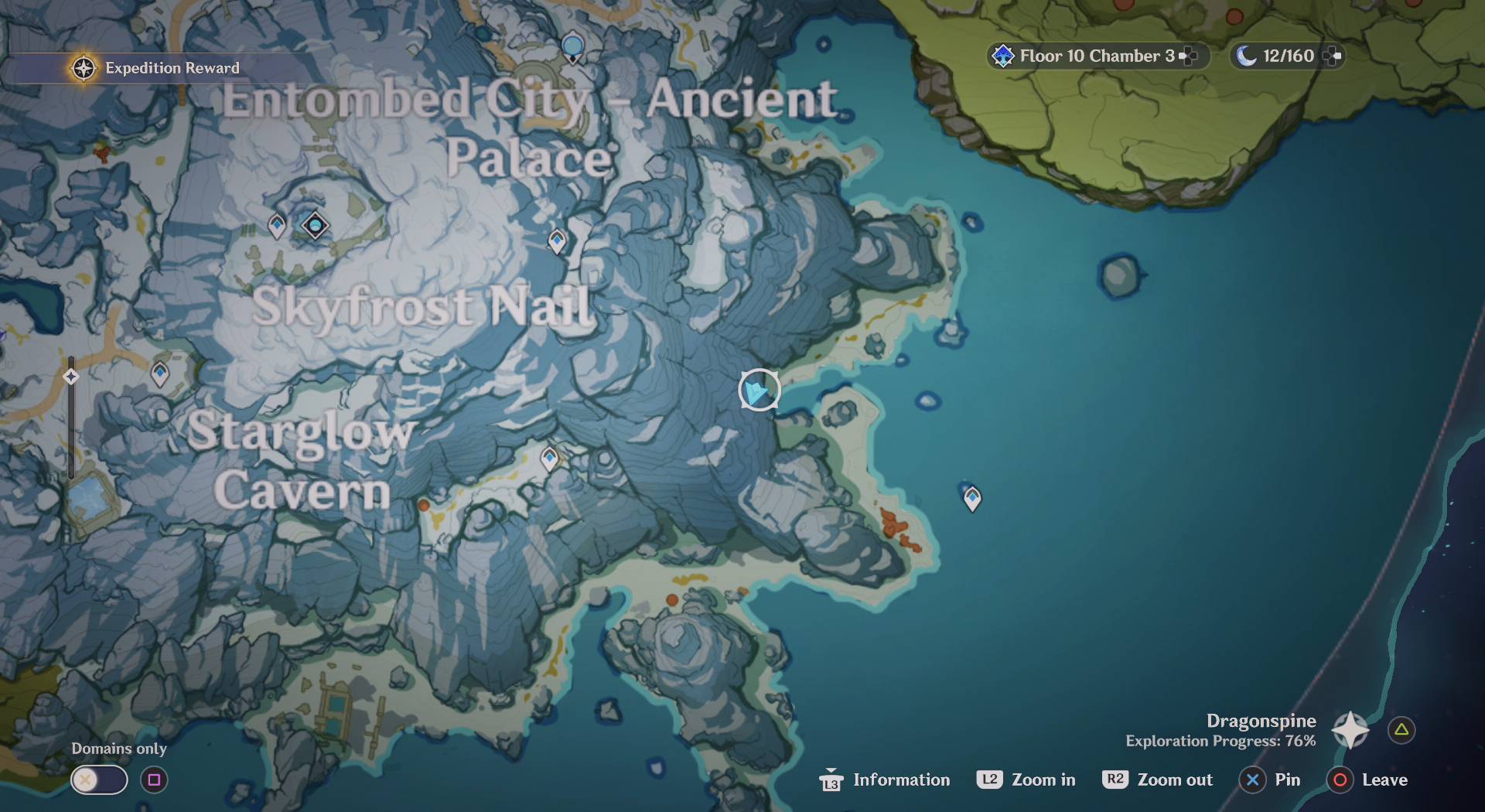Open the domain icon in Entombed City
Image resolution: width=1485 pixels, height=812 pixels.
[314, 226]
